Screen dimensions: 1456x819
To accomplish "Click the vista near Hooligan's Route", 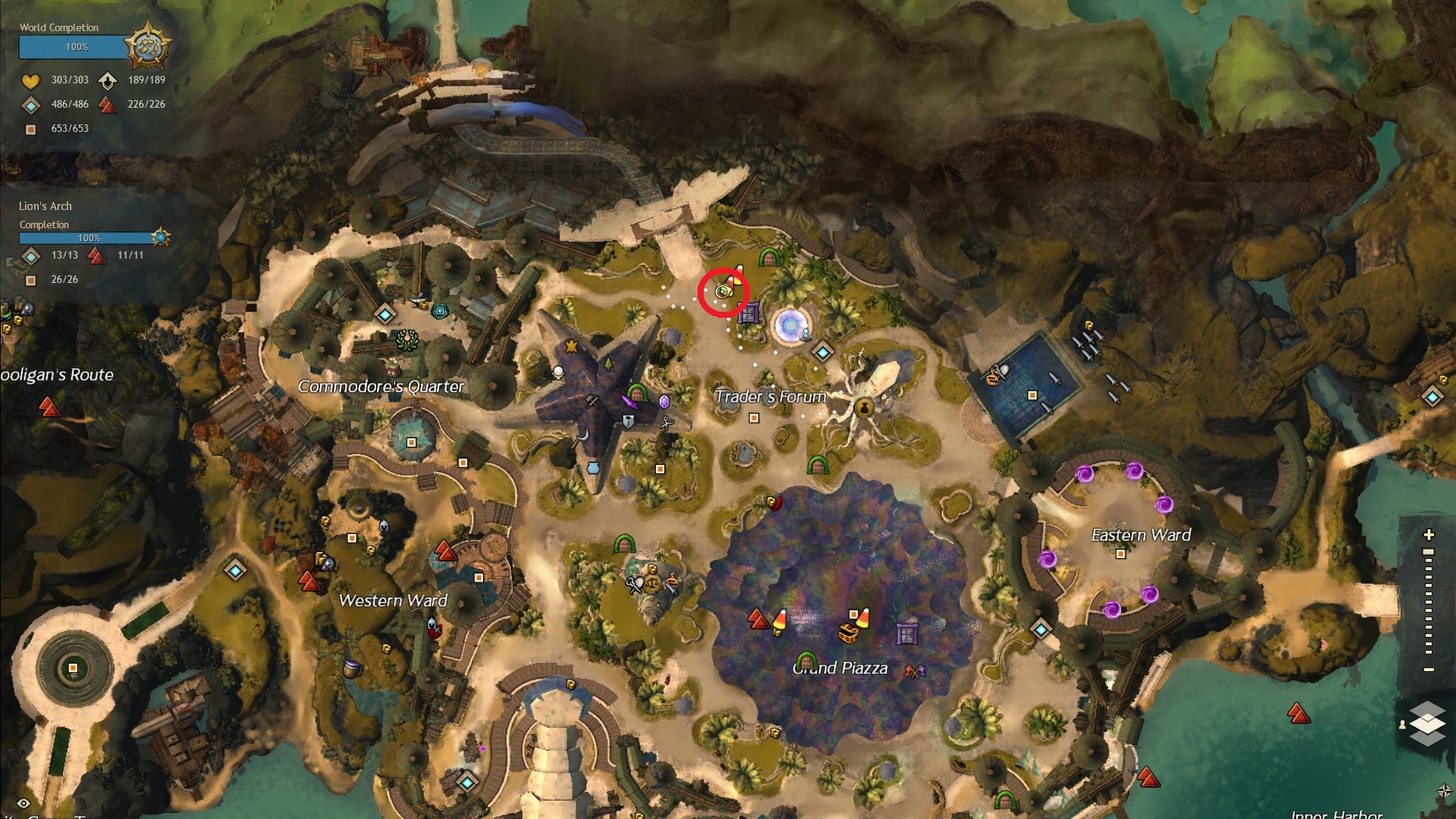I will point(49,408).
